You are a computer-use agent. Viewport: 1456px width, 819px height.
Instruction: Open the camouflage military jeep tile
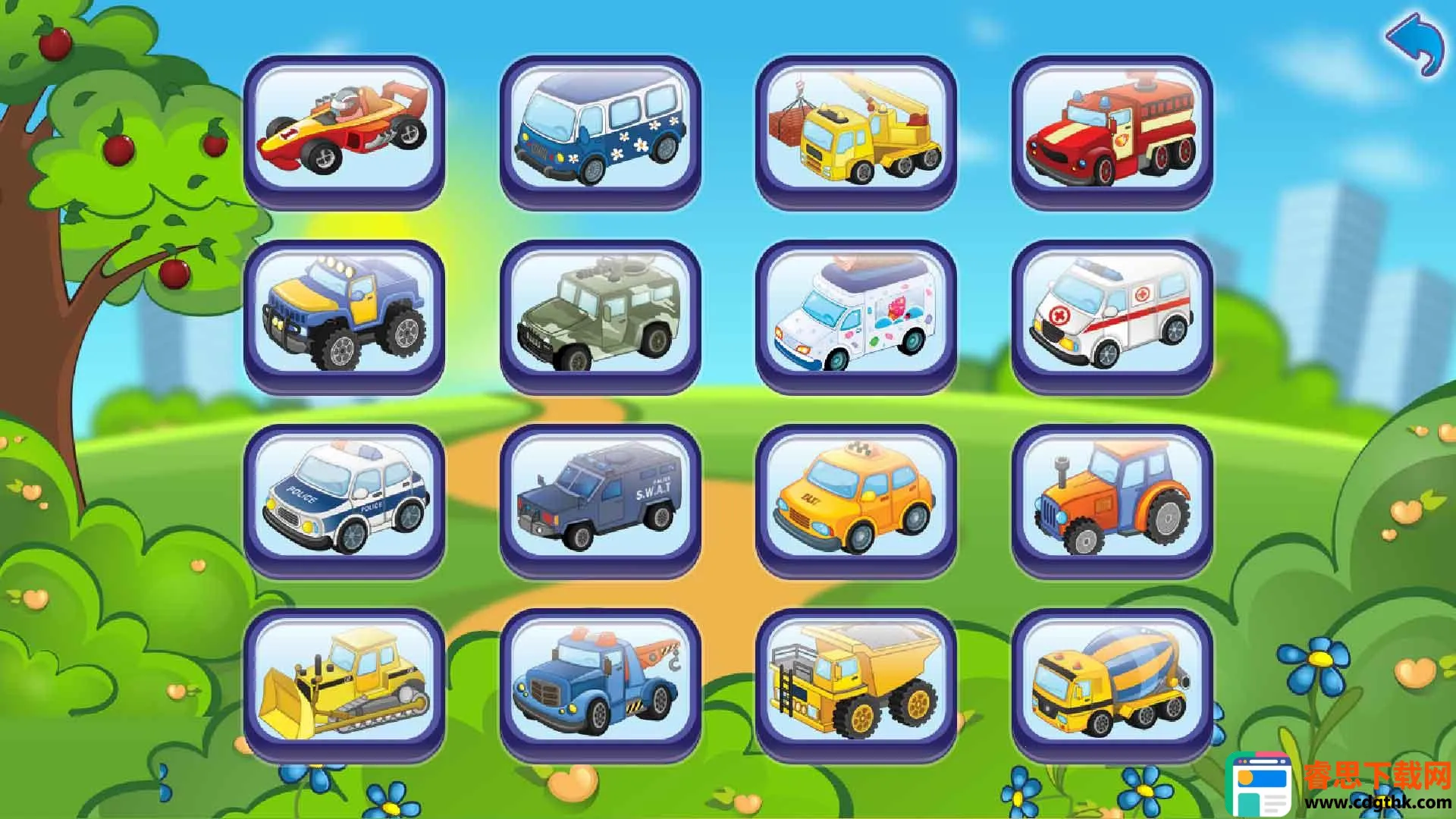[600, 315]
